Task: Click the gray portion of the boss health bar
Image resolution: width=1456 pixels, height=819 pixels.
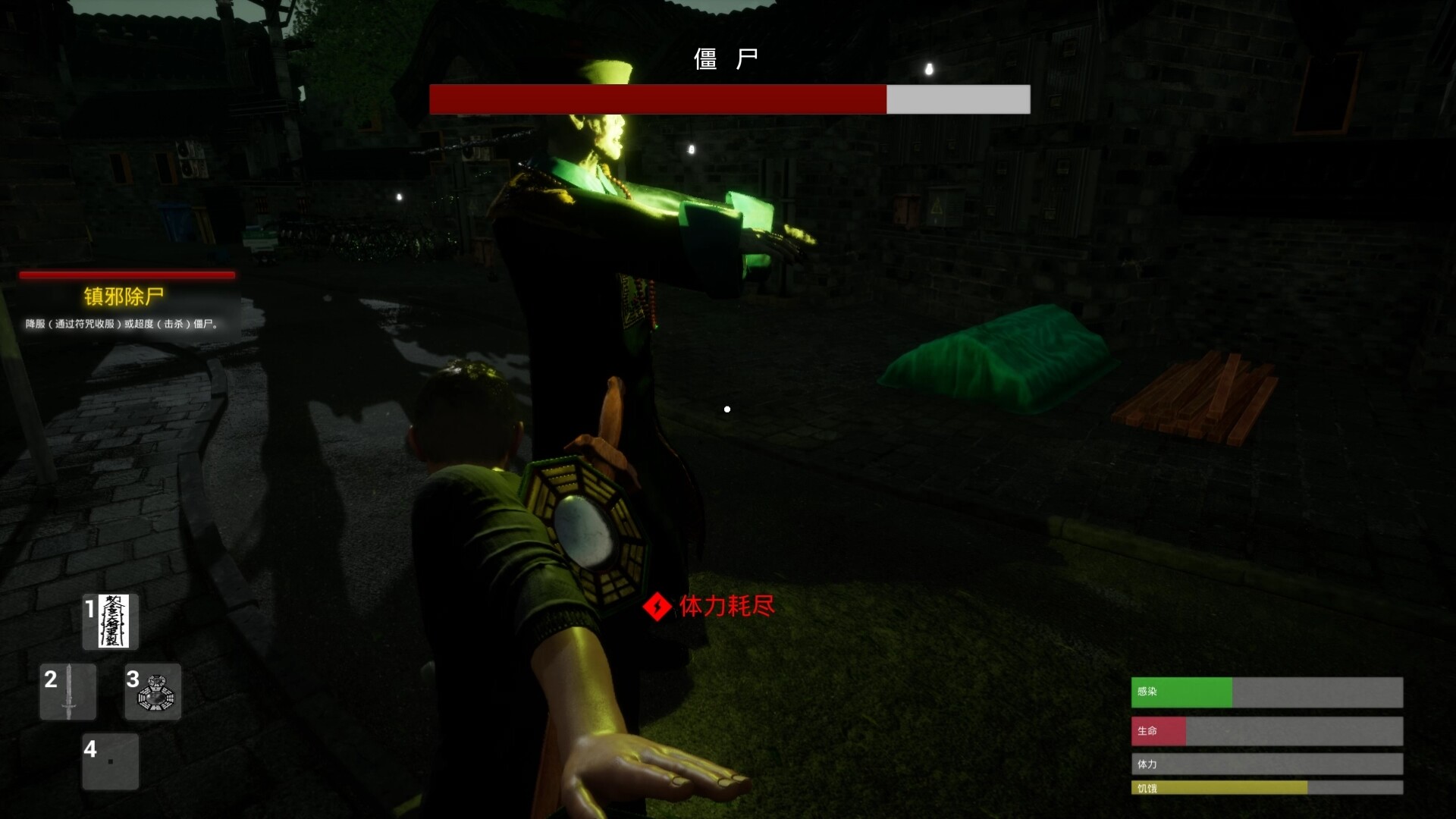Action: click(x=957, y=99)
